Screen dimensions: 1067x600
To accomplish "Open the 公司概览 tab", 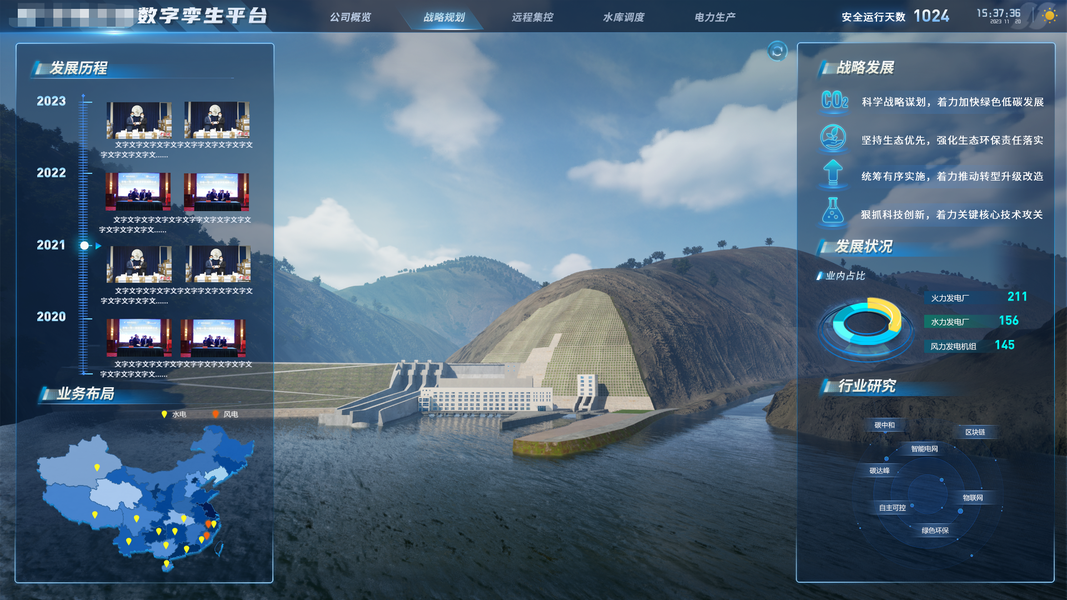I will (350, 17).
